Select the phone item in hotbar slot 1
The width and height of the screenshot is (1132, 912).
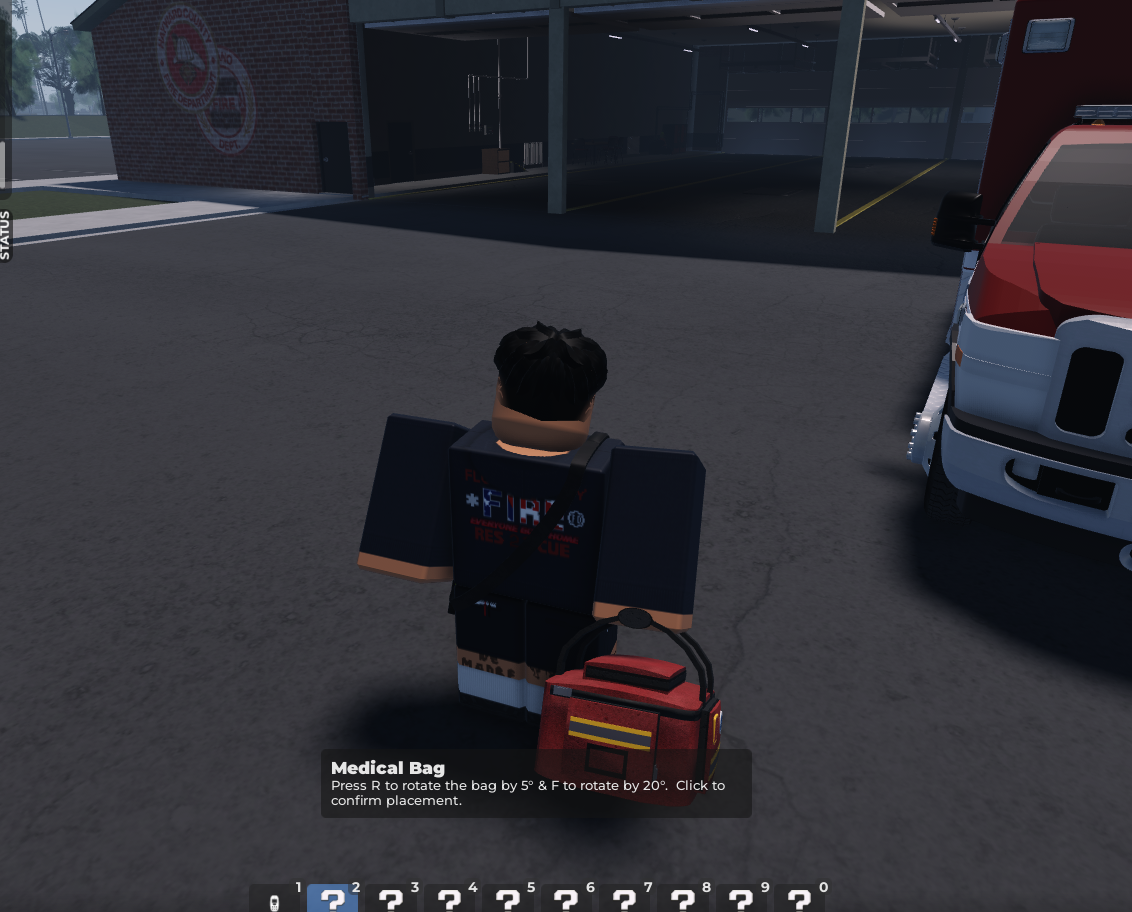click(x=274, y=899)
